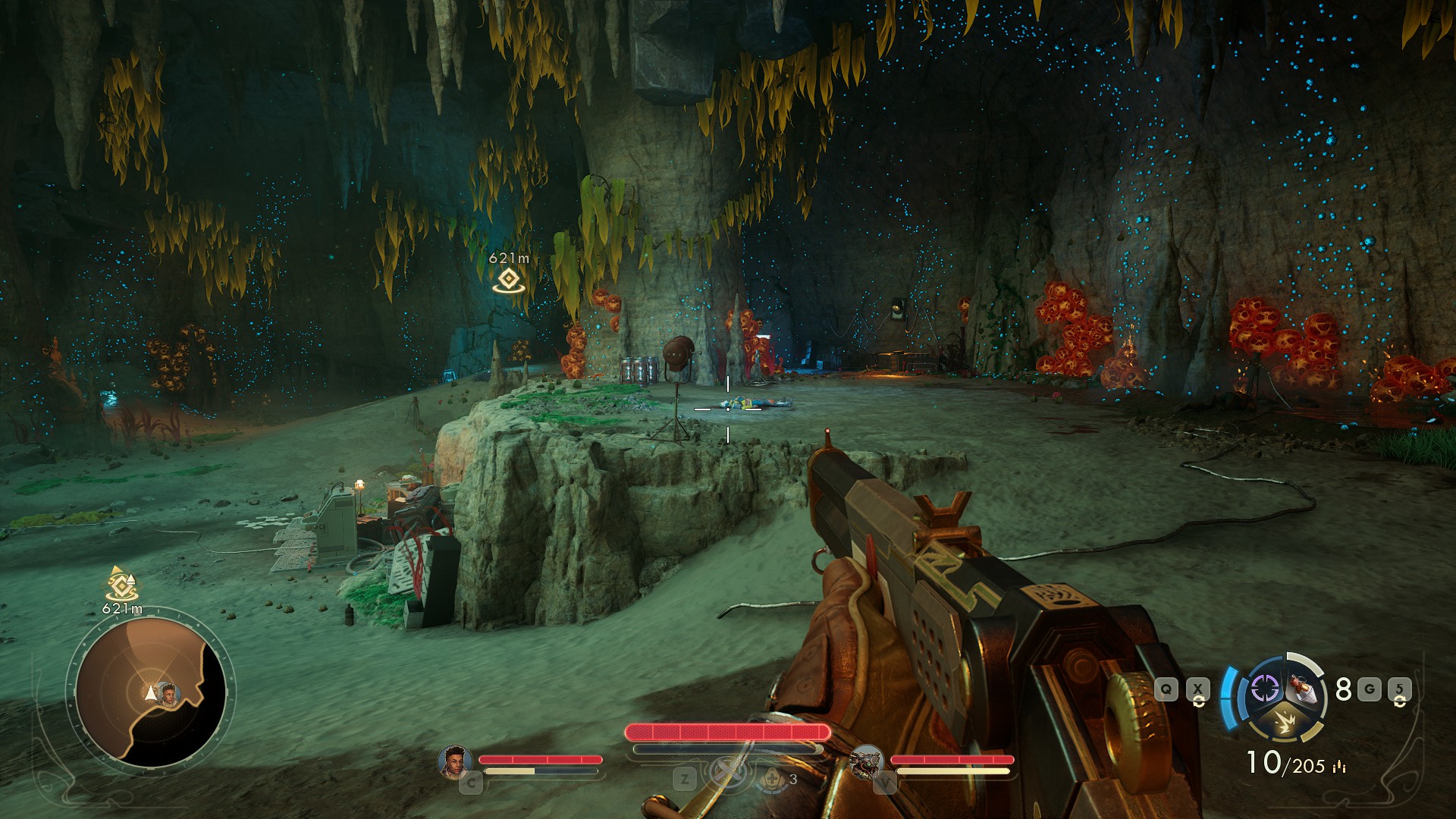Select the mechanical companion's portrait
Image resolution: width=1456 pixels, height=819 pixels.
point(866,761)
